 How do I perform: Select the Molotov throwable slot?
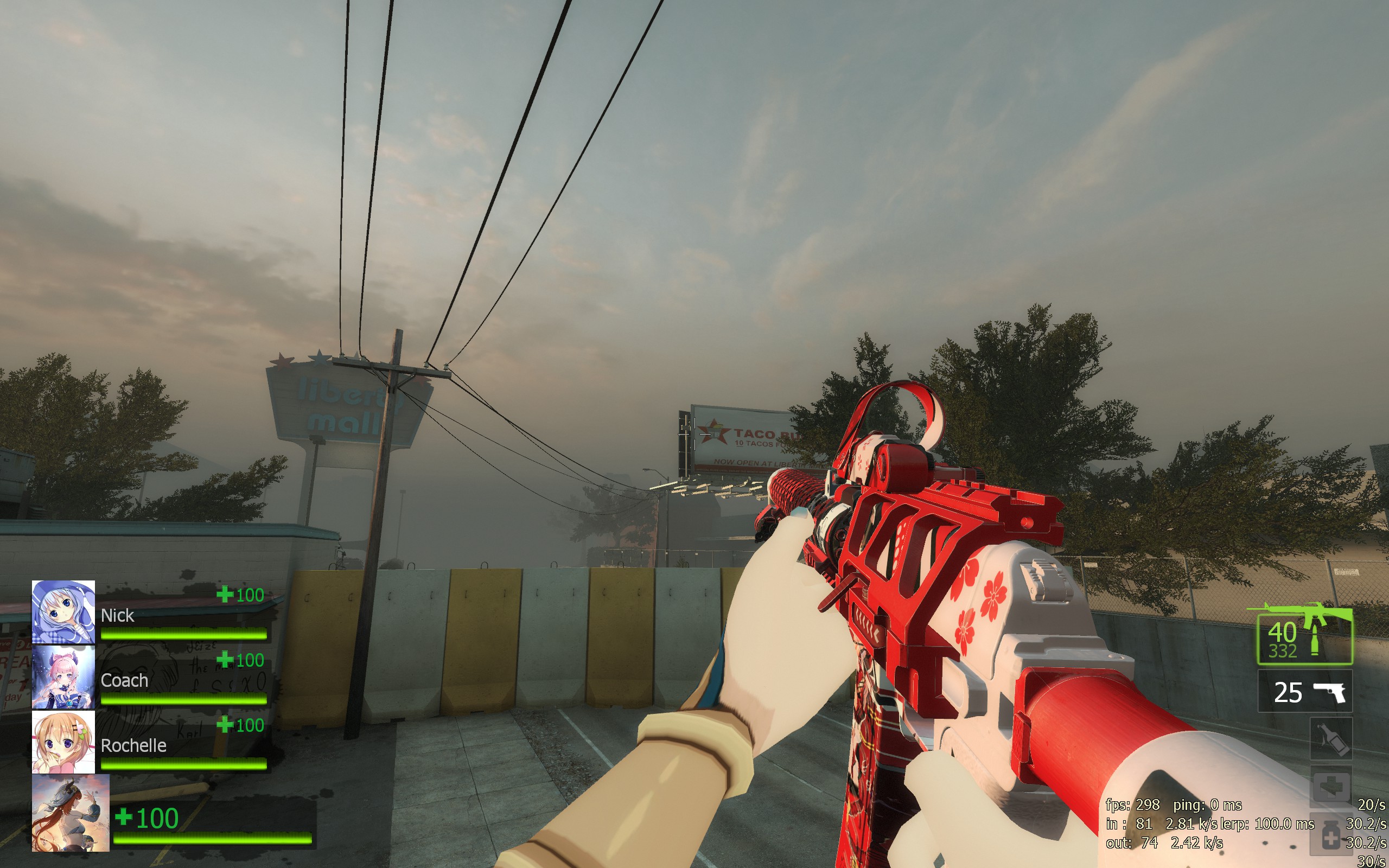[1330, 739]
